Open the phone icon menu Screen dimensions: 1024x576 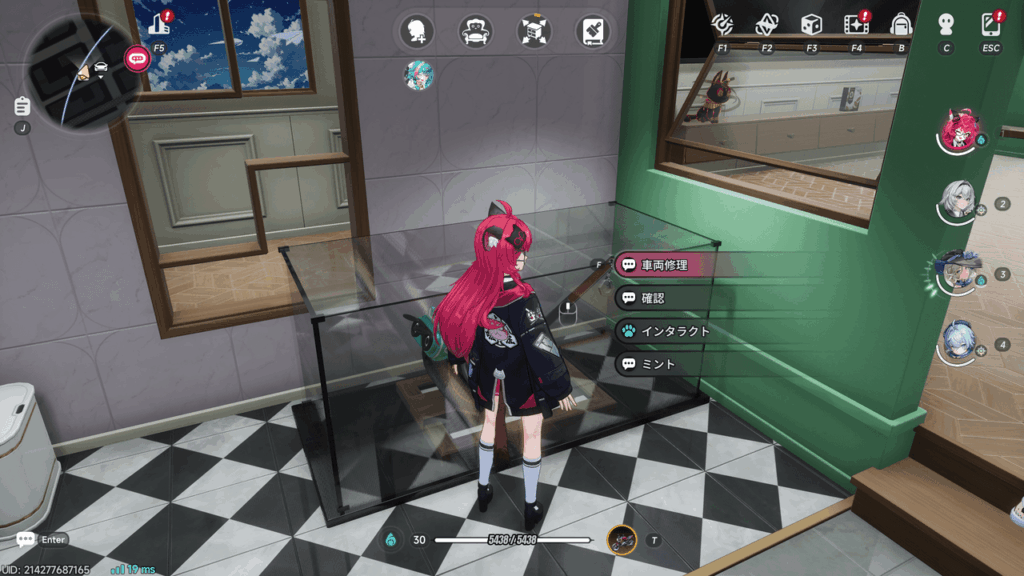coord(991,23)
